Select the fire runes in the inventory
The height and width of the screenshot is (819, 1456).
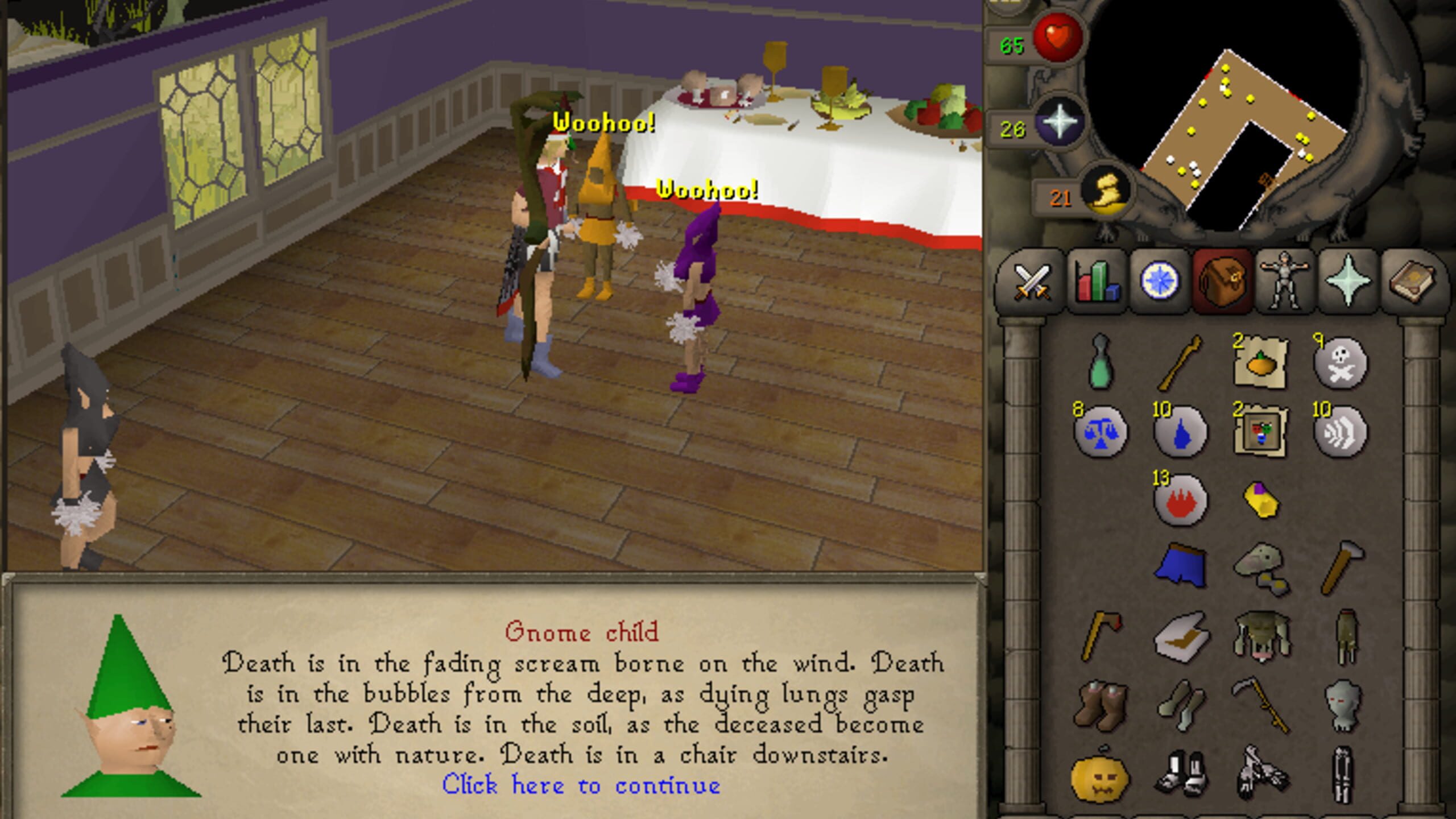[1180, 500]
